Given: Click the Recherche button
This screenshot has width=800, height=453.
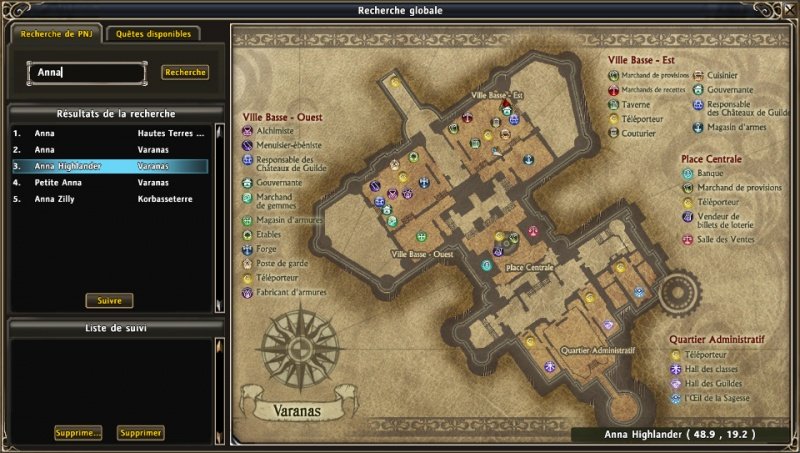Looking at the screenshot, I should tap(185, 73).
